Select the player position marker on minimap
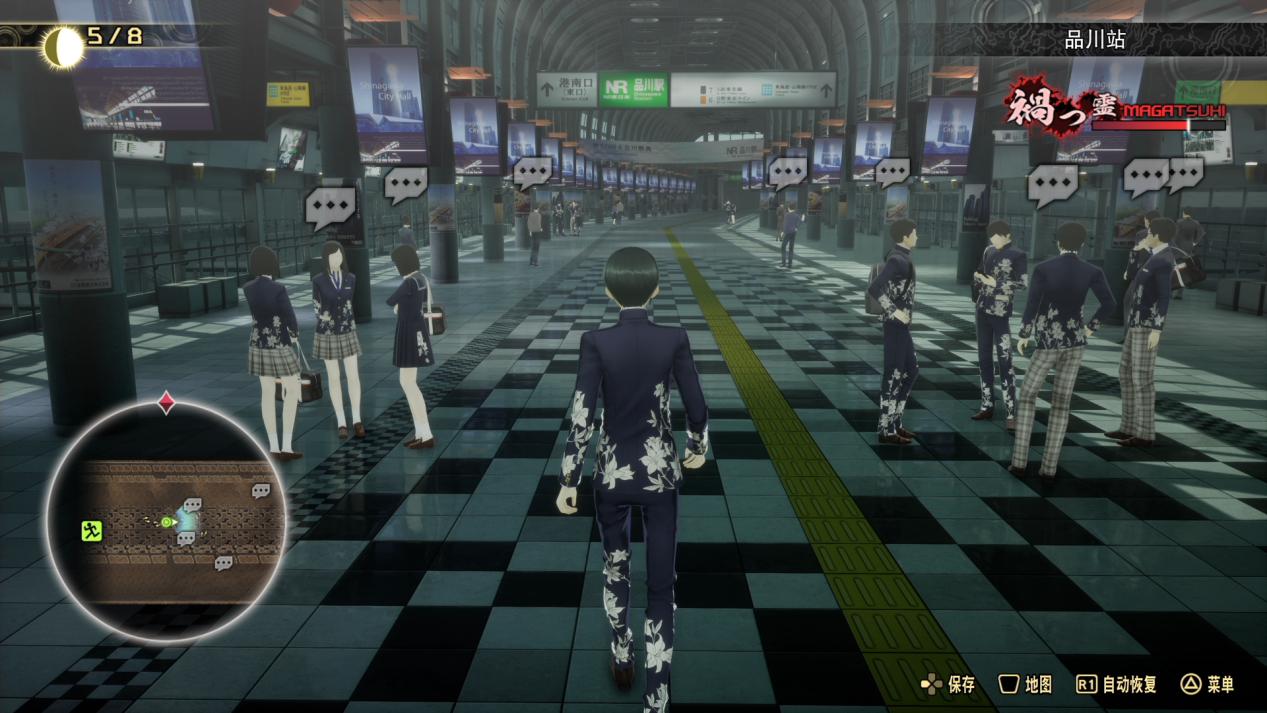This screenshot has height=713, width=1267. coord(167,522)
